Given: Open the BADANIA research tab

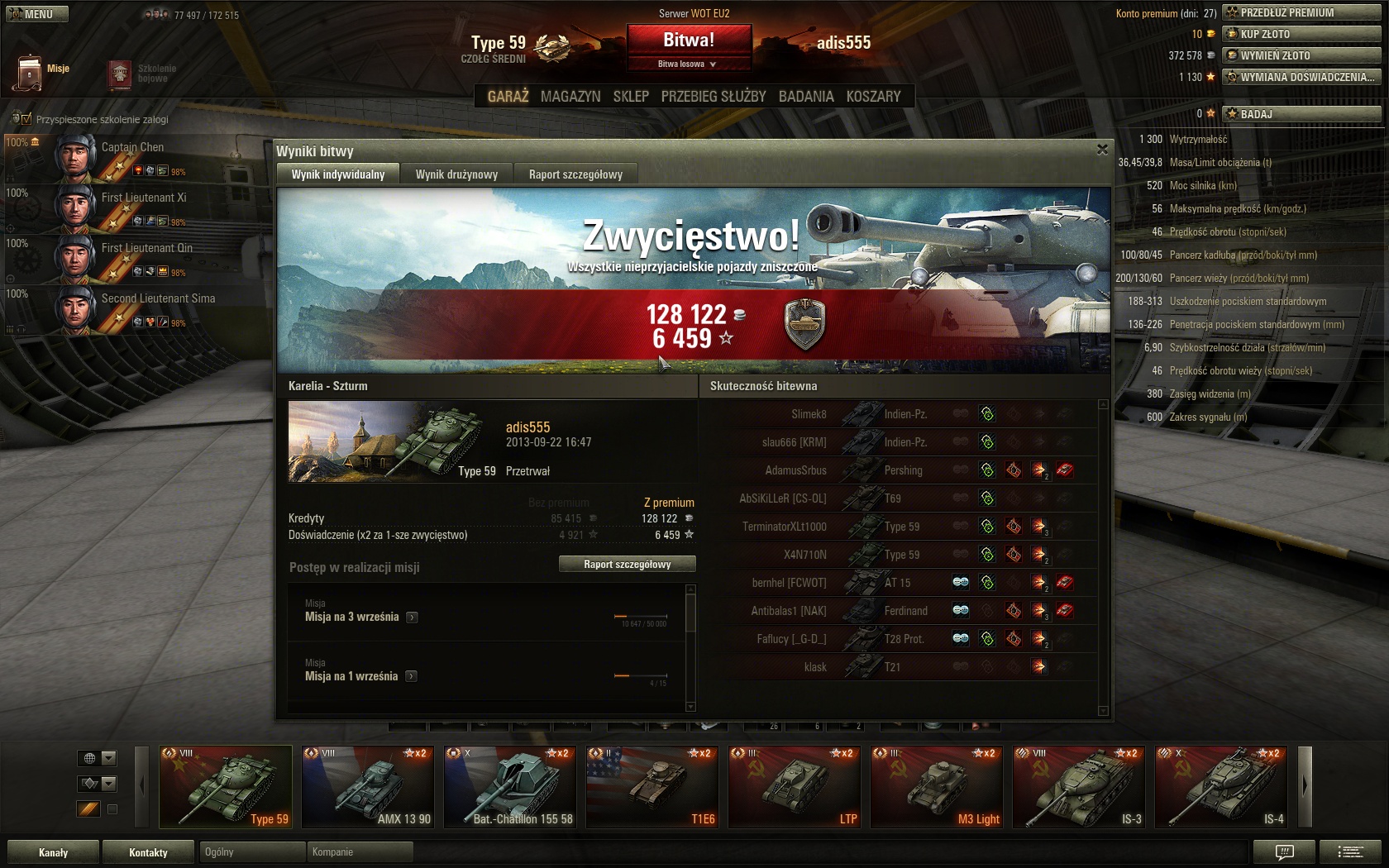Looking at the screenshot, I should (806, 97).
